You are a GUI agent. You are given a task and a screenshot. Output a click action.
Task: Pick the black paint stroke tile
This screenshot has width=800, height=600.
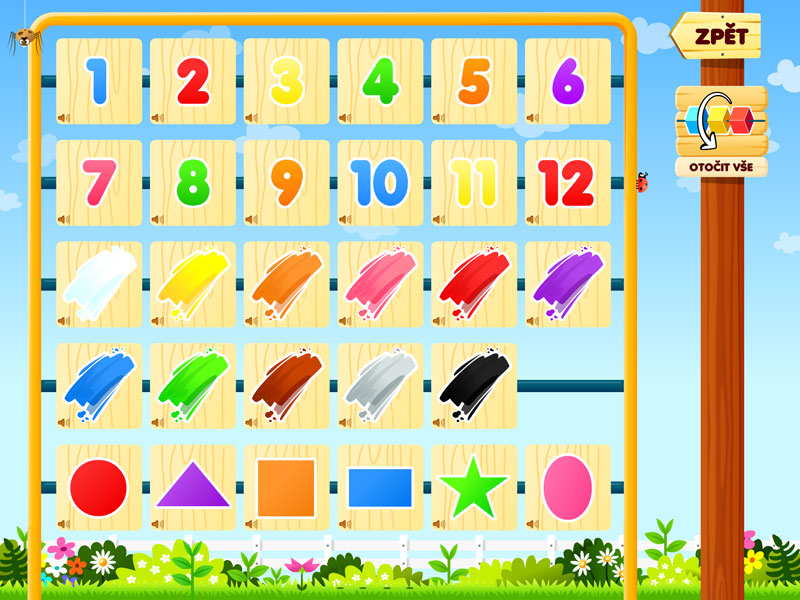click(x=474, y=385)
